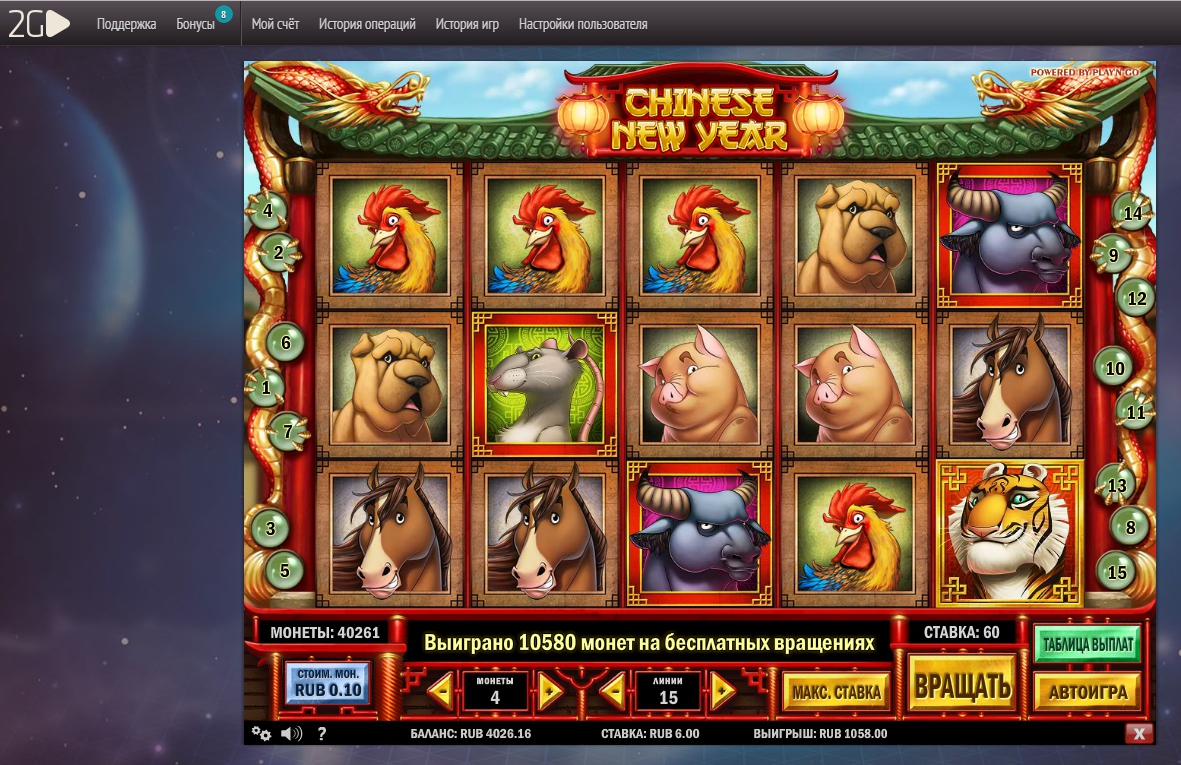The image size is (1181, 765).
Task: Spin the reels with the ВРАЩАТЬ button
Action: pyautogui.click(x=961, y=687)
